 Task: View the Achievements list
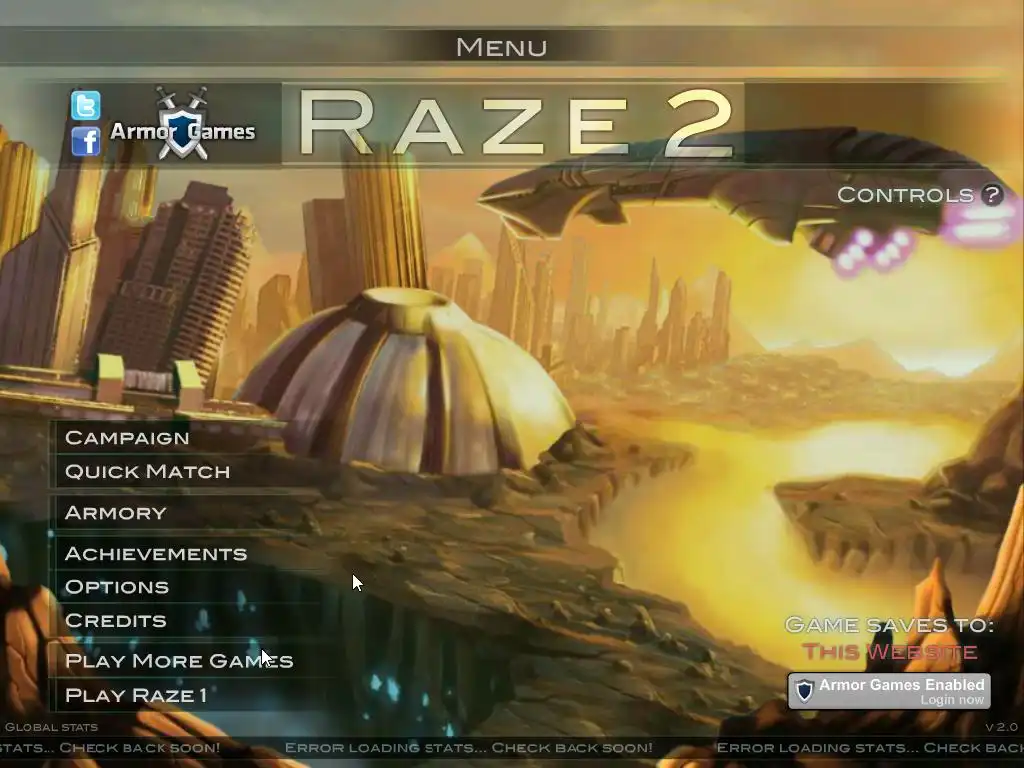point(155,554)
